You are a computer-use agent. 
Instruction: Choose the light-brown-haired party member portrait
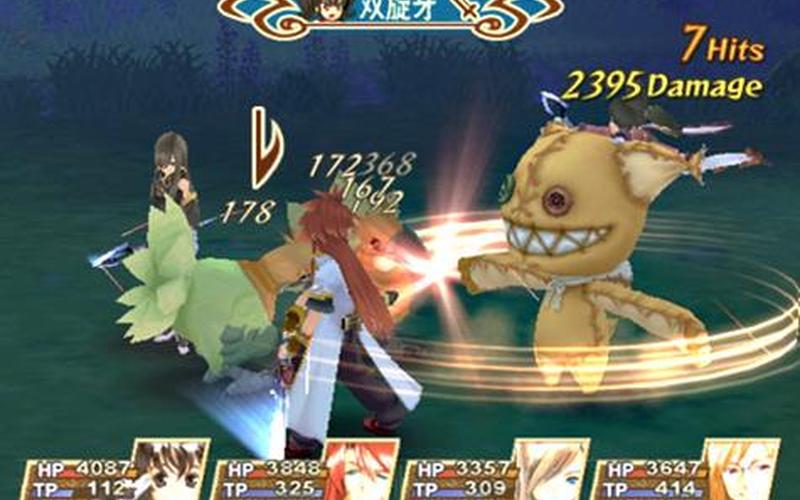547,472
